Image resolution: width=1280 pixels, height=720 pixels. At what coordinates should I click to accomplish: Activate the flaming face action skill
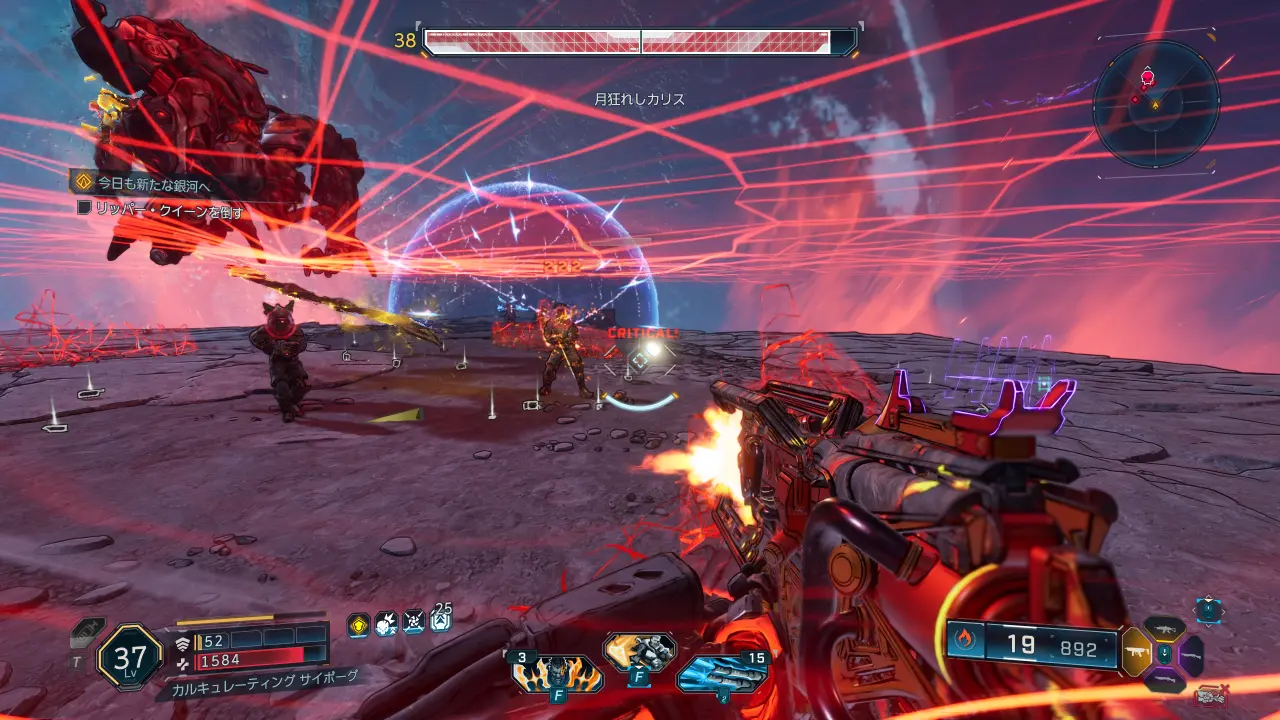557,673
